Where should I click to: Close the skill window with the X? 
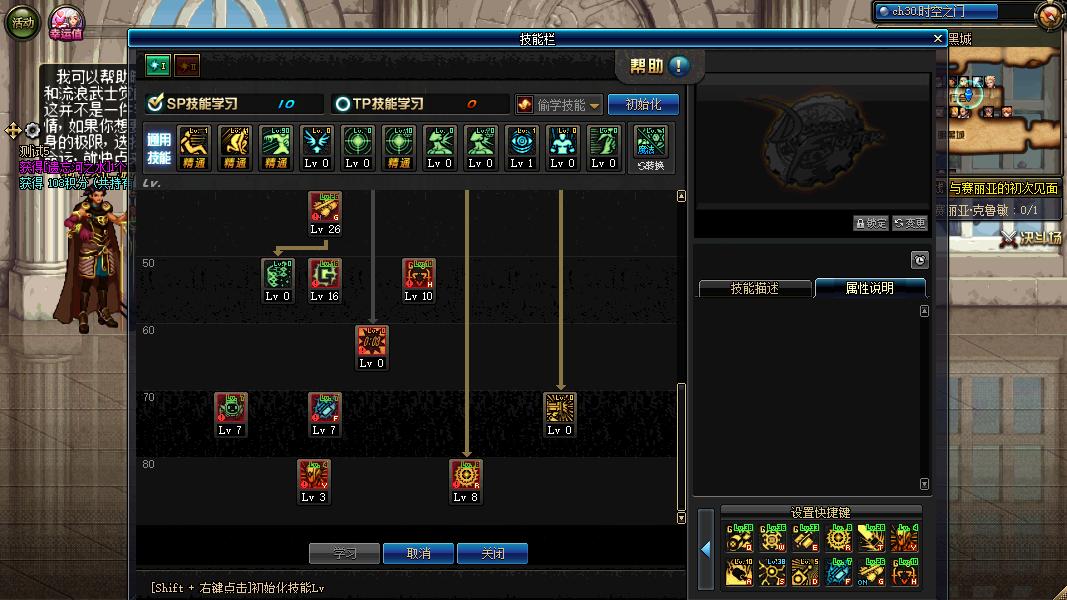coord(937,38)
